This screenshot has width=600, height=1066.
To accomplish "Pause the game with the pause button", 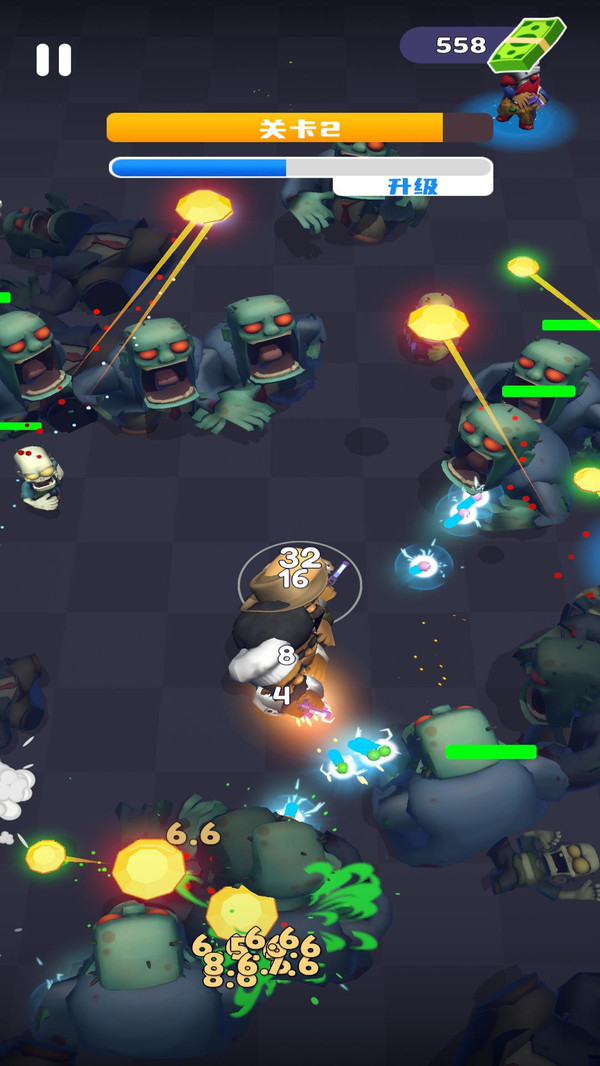I will (x=54, y=60).
